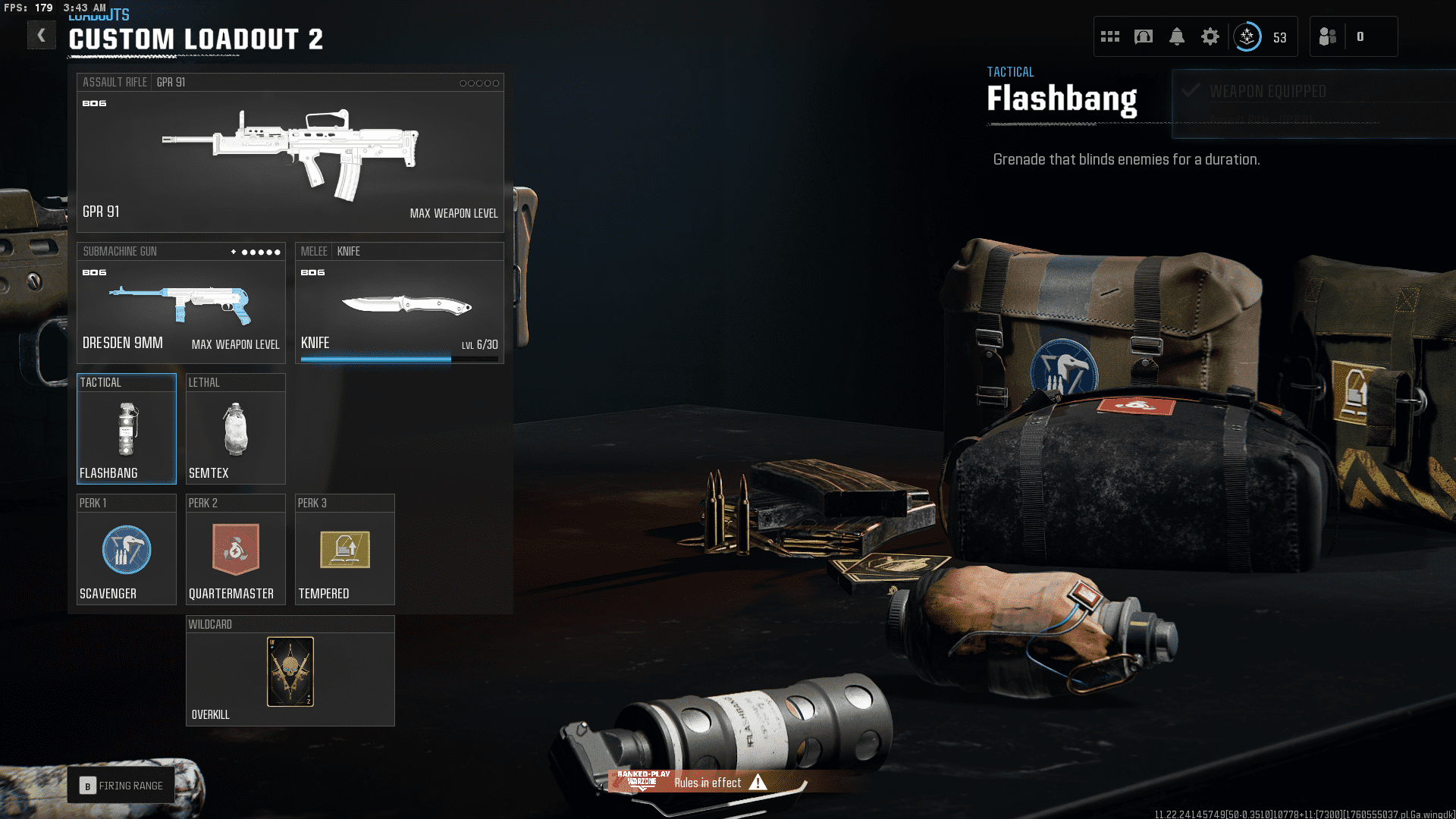Select the Scavenger perk icon
1456x819 pixels.
click(x=126, y=550)
